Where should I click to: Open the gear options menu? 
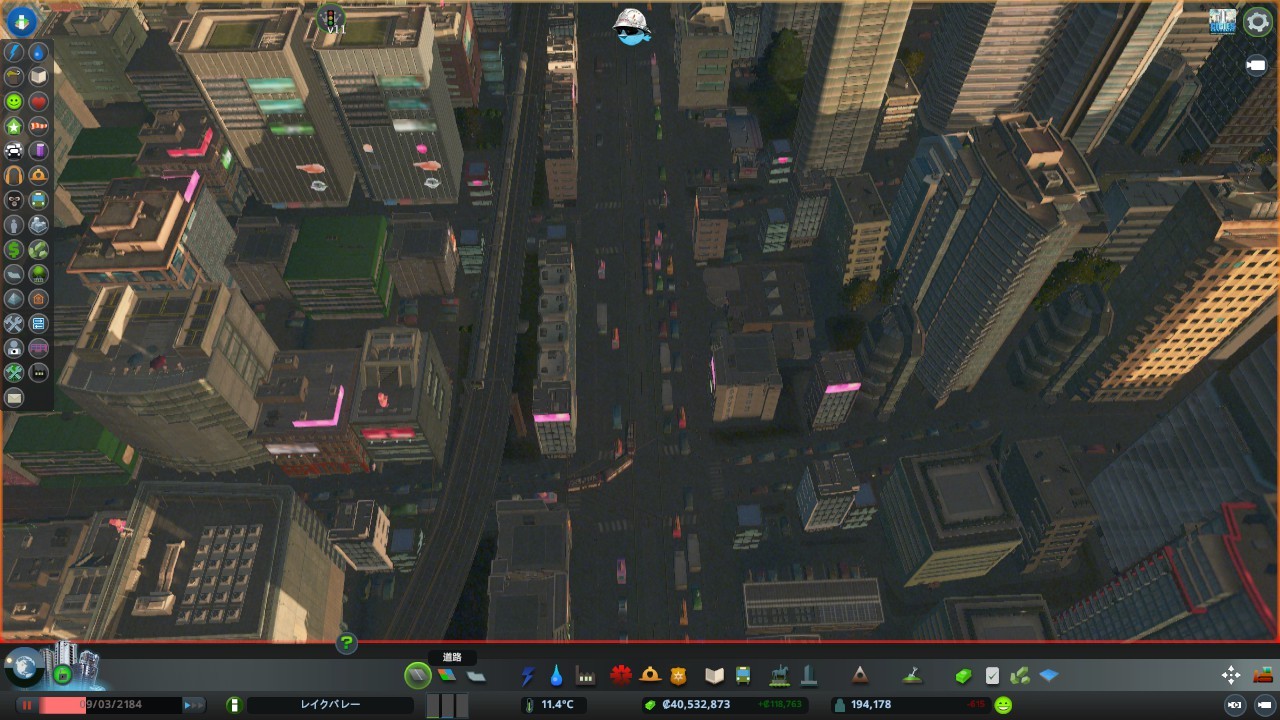point(1257,22)
